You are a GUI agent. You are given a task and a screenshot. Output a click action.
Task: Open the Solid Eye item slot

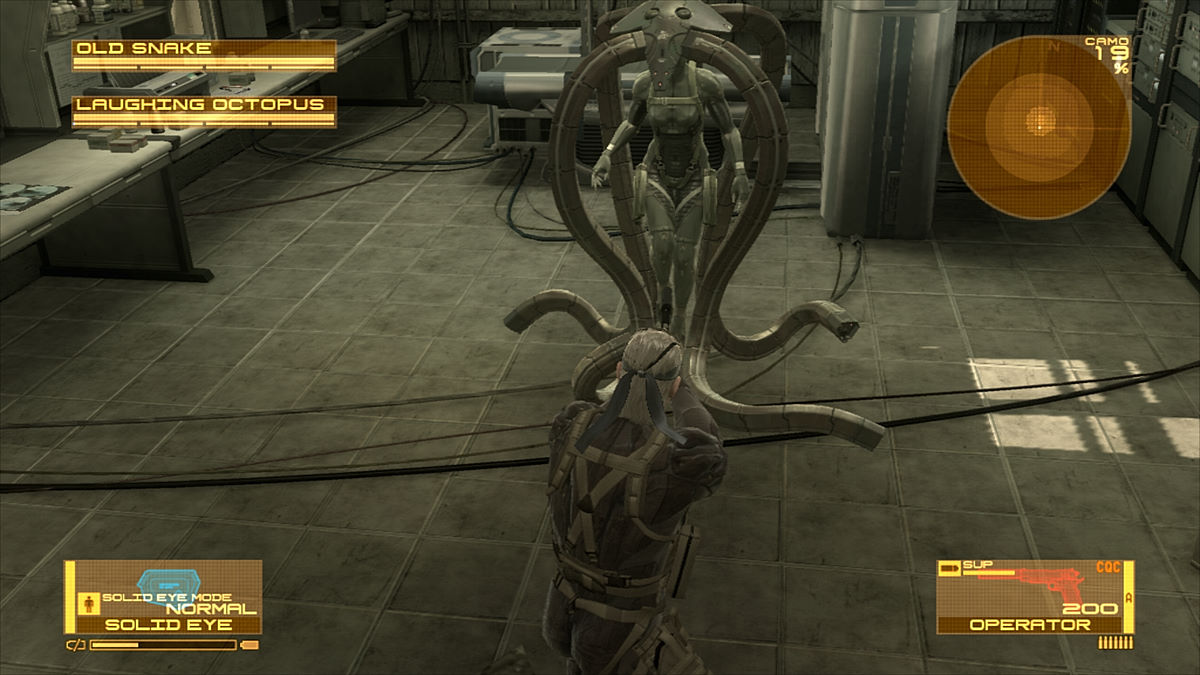(x=164, y=597)
